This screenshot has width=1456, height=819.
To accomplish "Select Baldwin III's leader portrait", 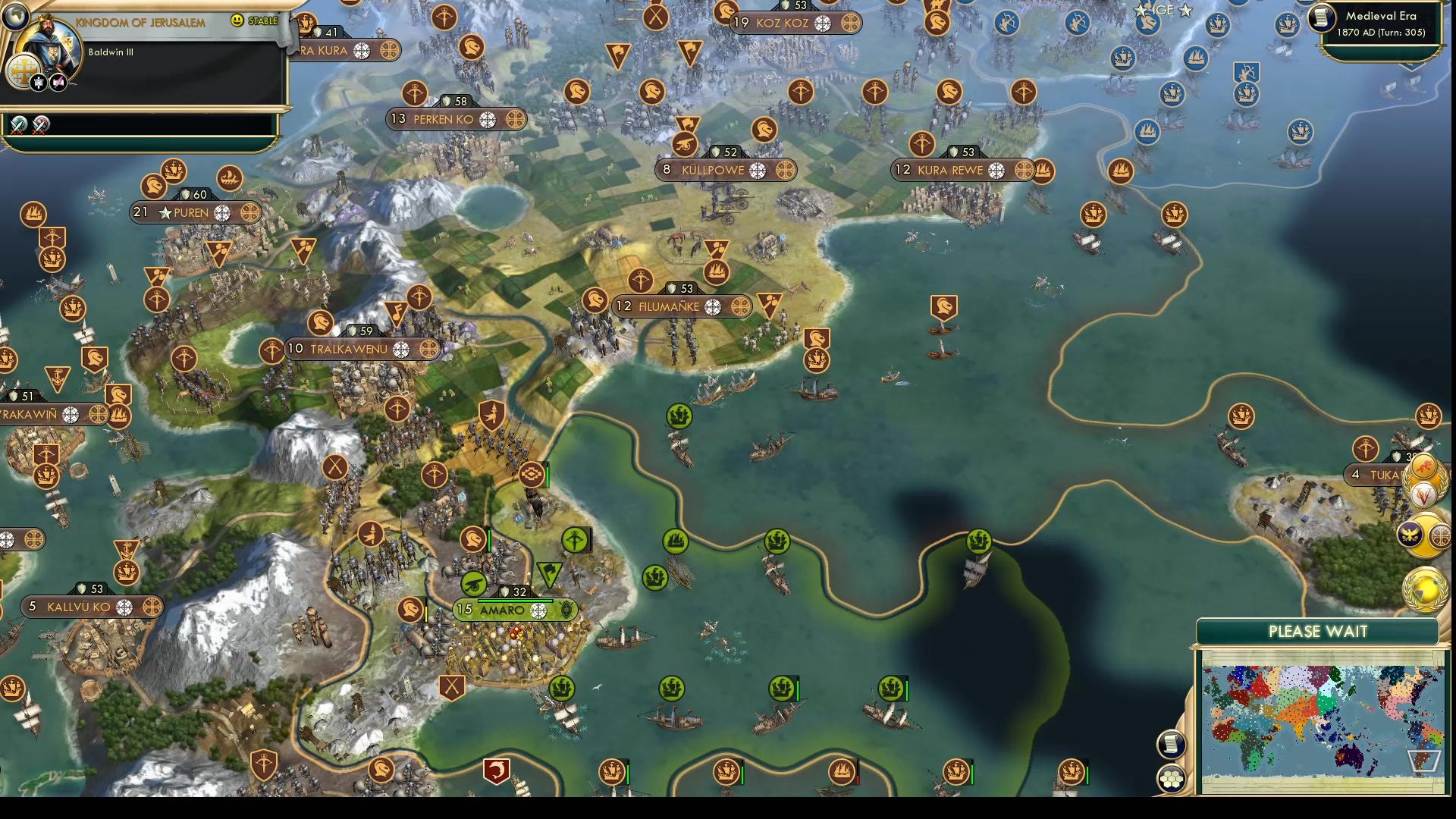I will [47, 44].
